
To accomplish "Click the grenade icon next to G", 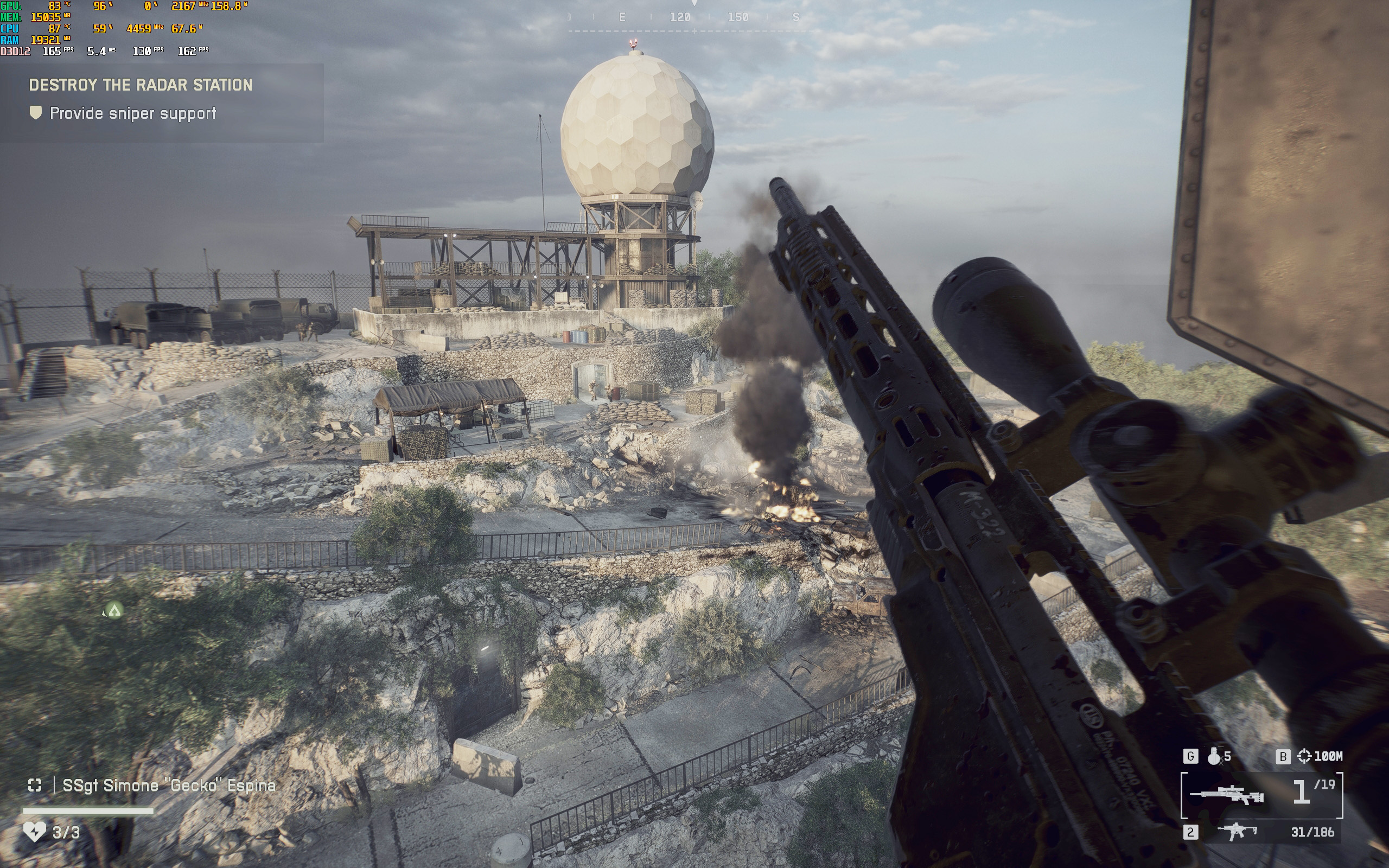I will point(1214,757).
